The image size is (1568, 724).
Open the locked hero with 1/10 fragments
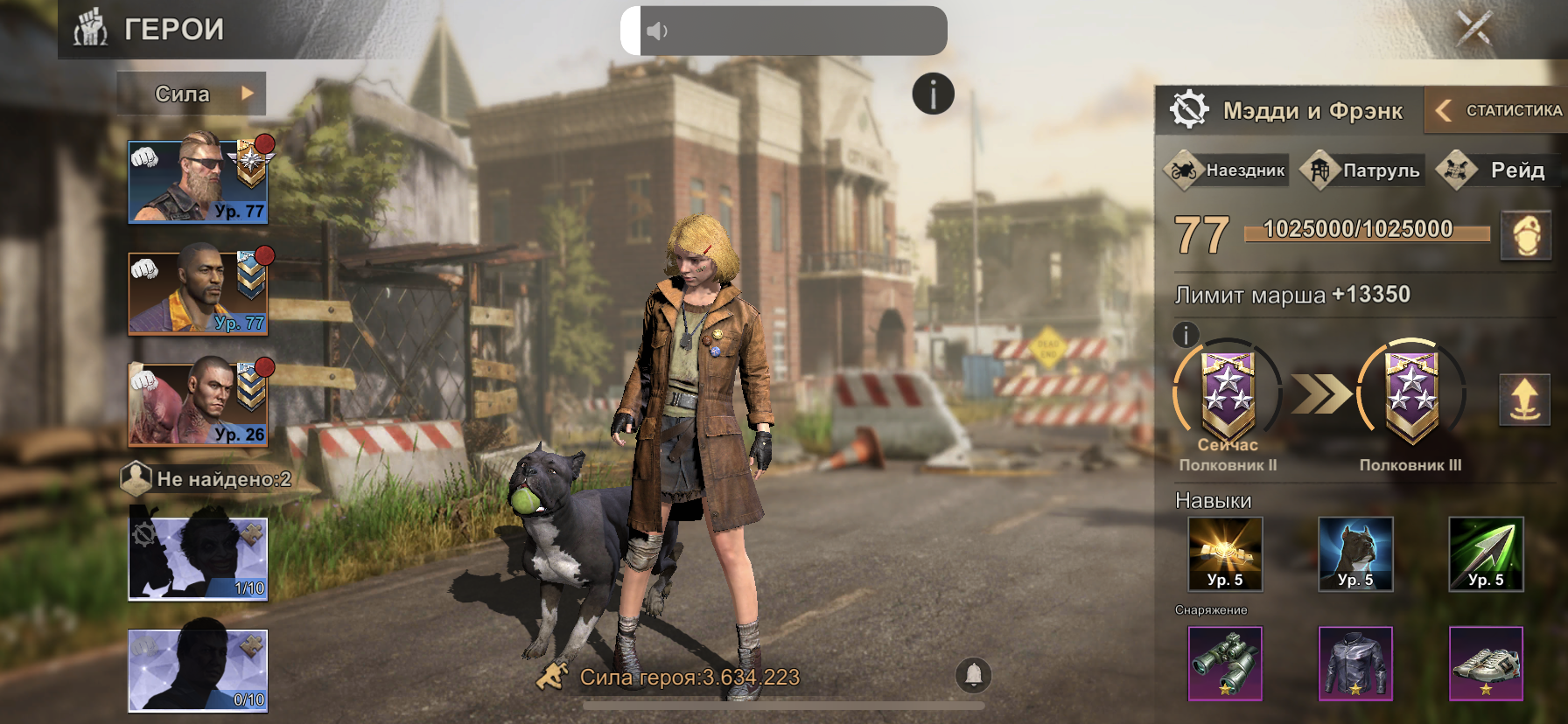[x=198, y=558]
